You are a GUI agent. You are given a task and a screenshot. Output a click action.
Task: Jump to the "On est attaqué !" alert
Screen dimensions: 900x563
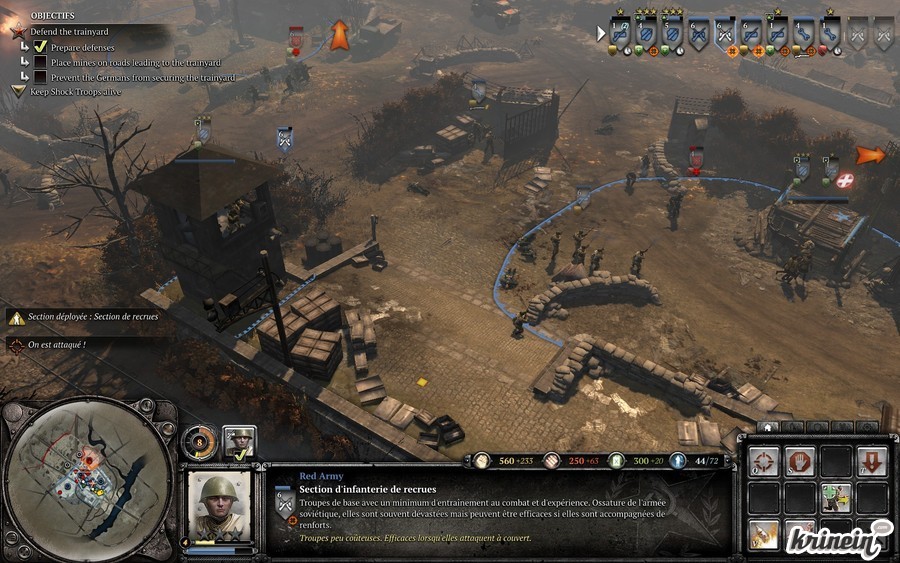click(x=56, y=344)
